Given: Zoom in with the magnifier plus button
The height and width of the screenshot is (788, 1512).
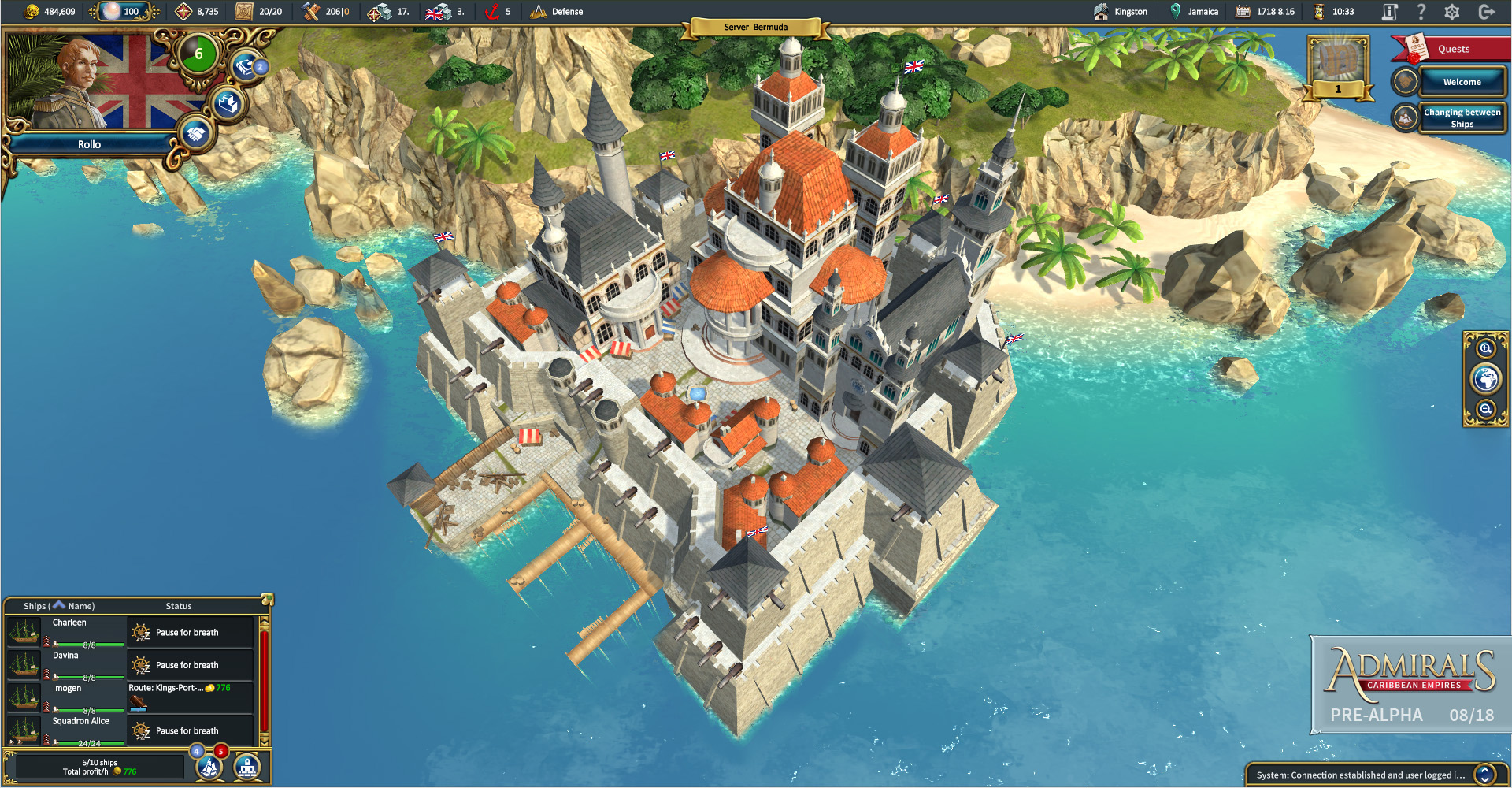Looking at the screenshot, I should (x=1486, y=348).
